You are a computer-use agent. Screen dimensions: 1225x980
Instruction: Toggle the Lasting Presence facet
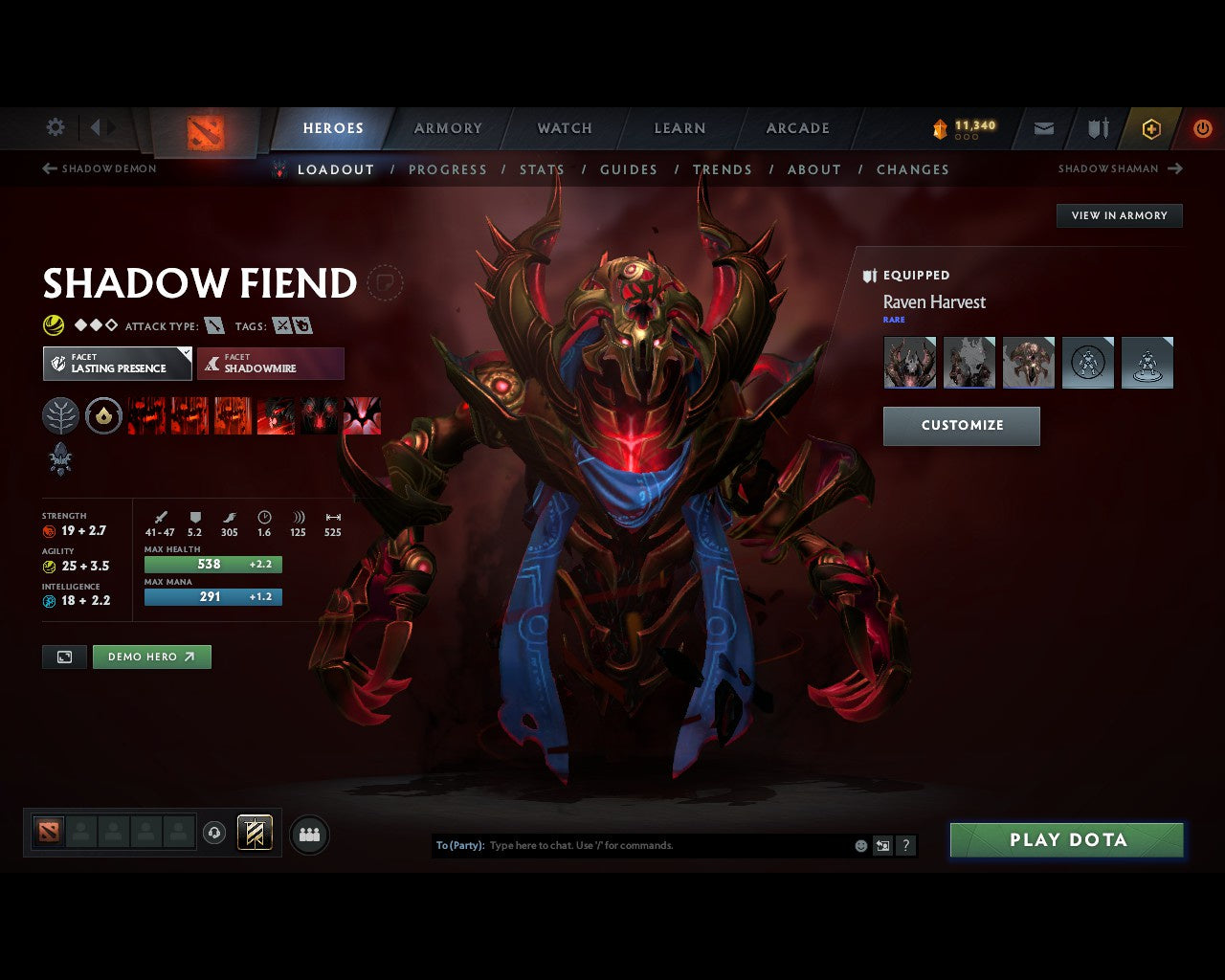click(117, 364)
